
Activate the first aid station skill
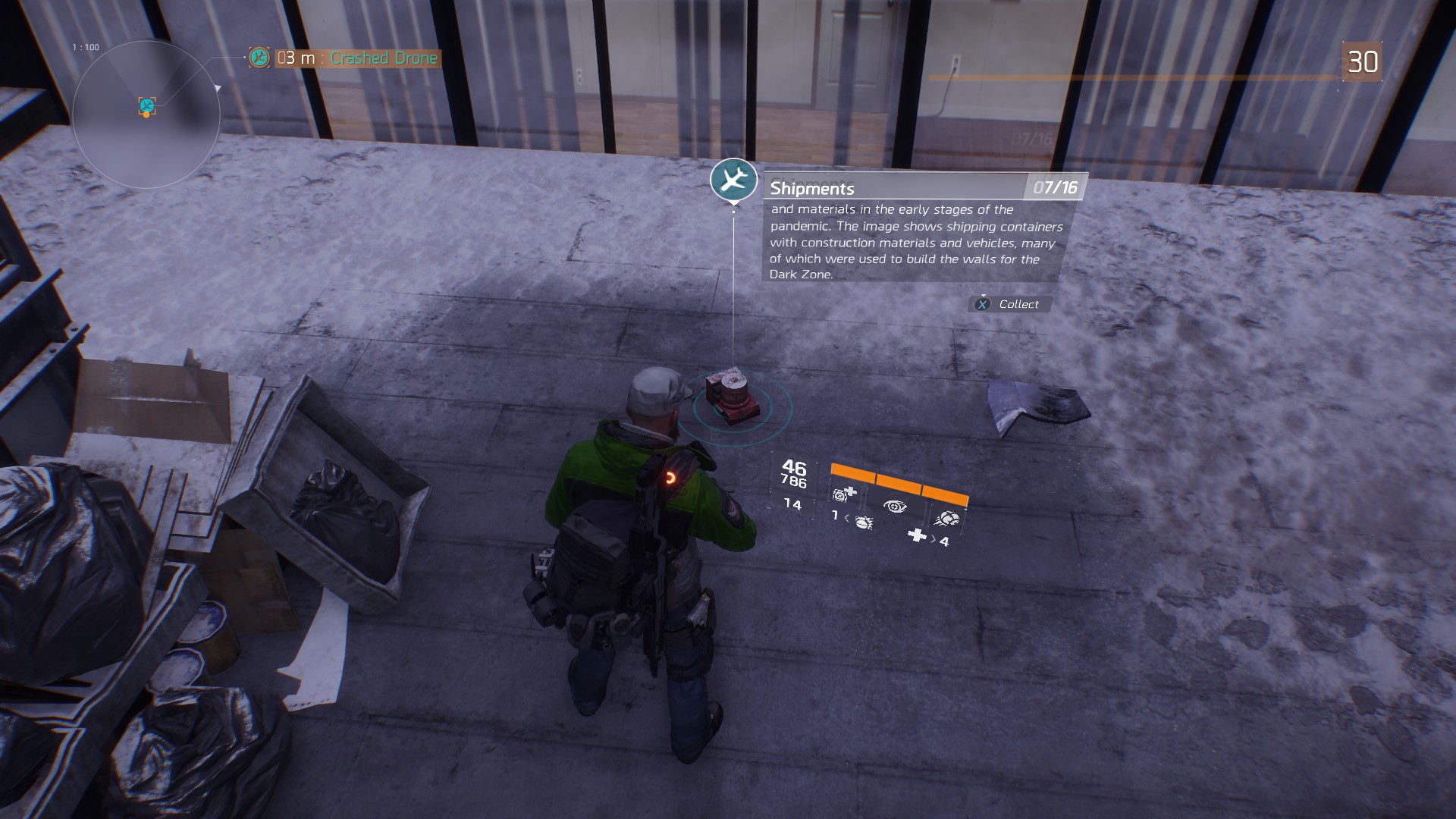844,494
